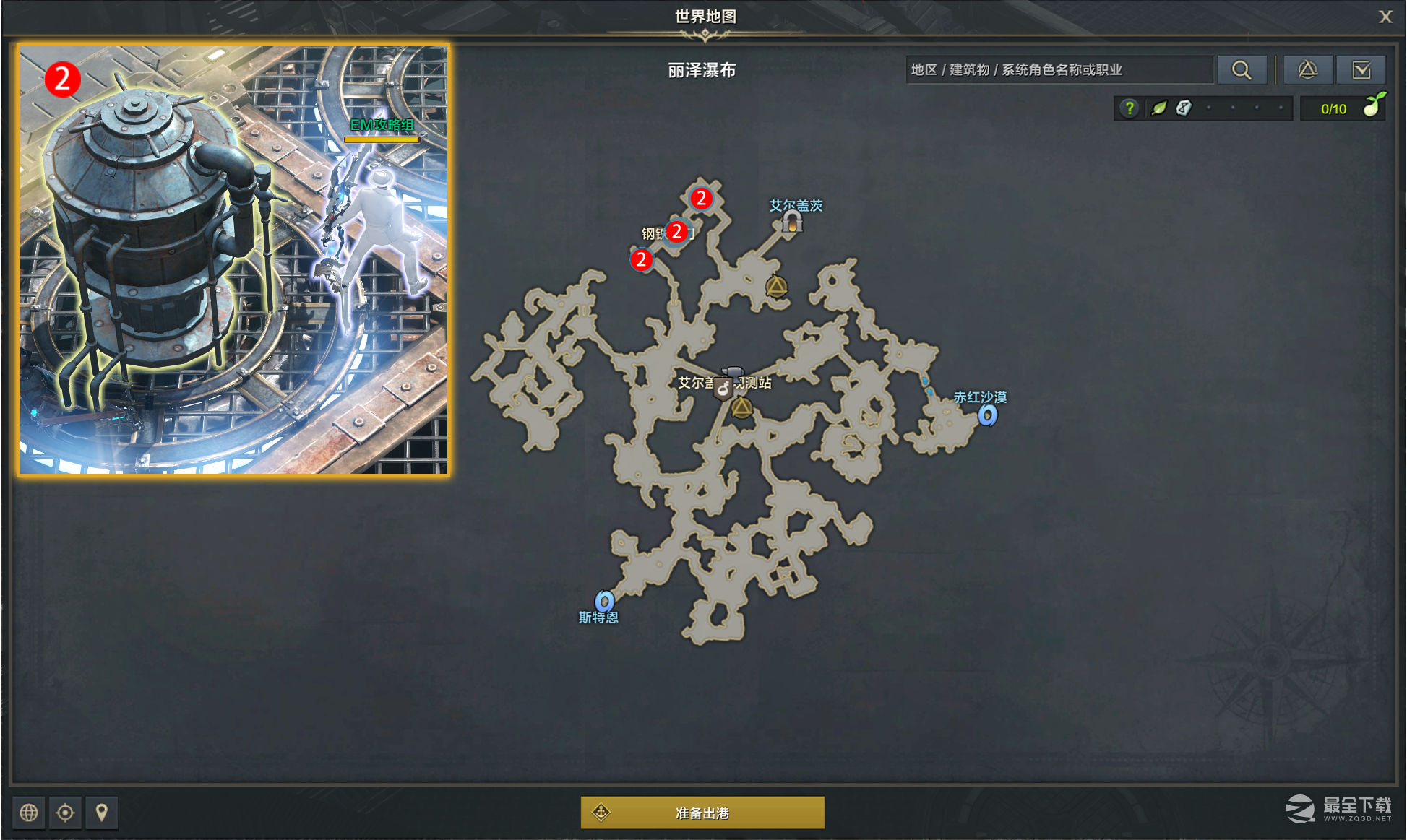Select the 斯特恩 portal icon on the map
Image resolution: width=1407 pixels, height=840 pixels.
(604, 599)
